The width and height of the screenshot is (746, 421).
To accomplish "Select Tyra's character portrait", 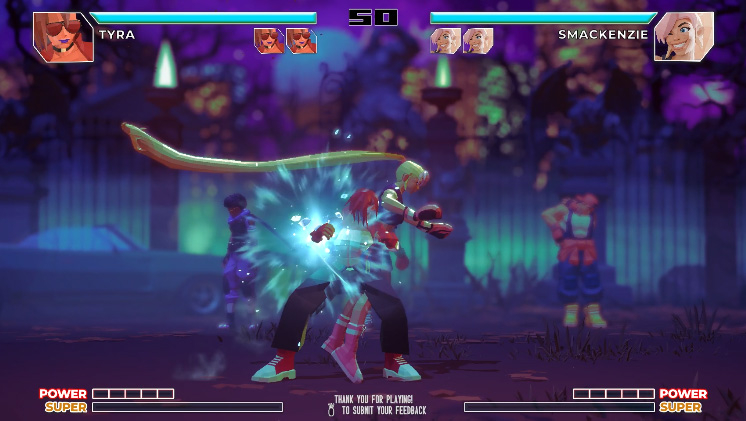I will [63, 37].
